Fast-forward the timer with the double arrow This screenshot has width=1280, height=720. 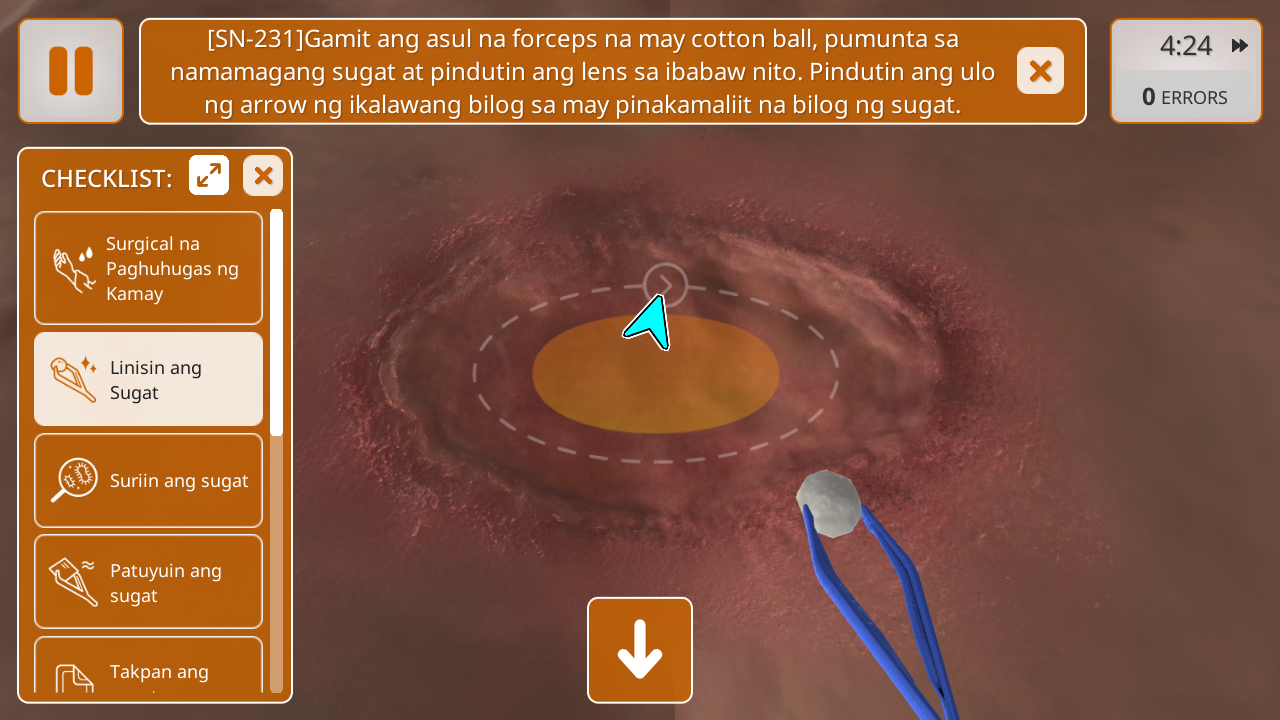click(1240, 46)
